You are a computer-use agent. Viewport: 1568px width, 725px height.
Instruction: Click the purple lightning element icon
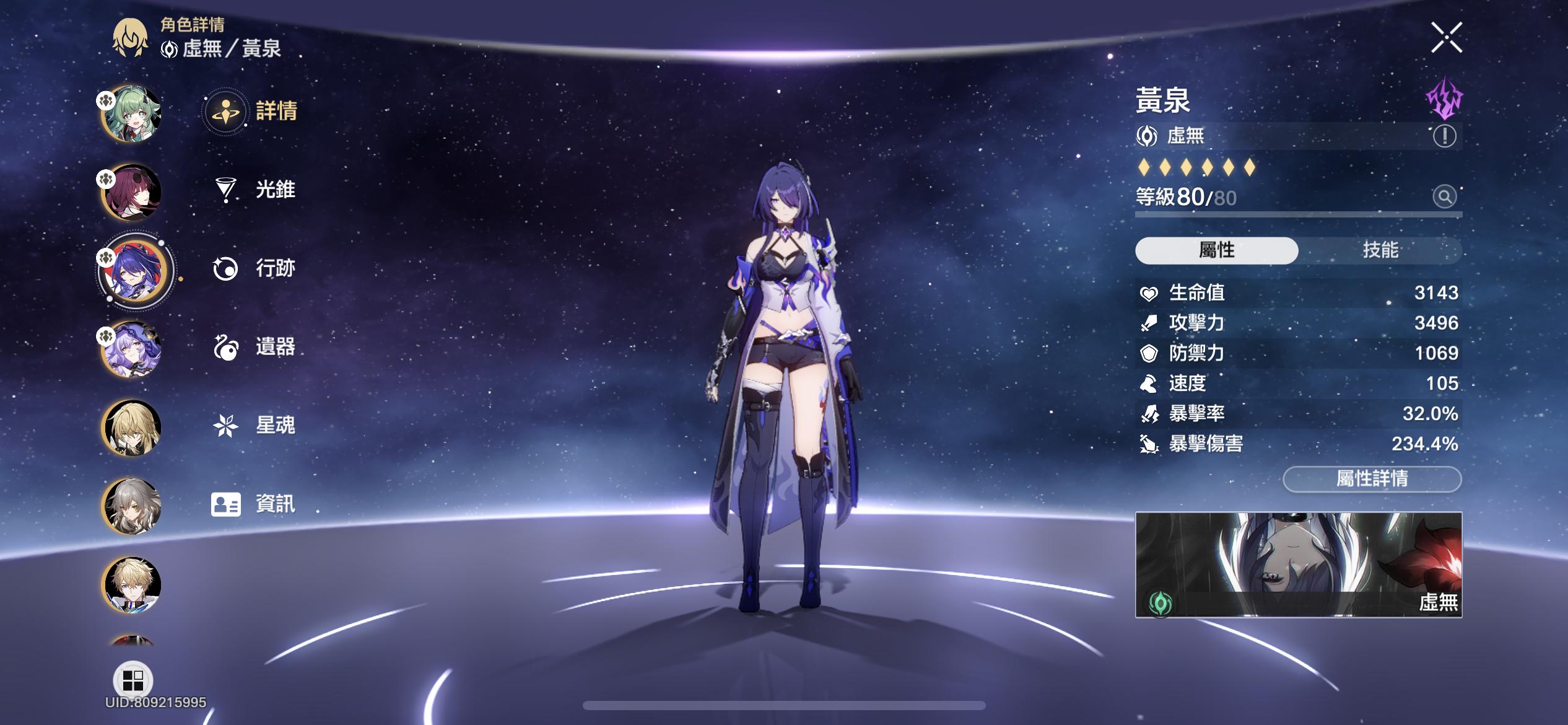(x=1444, y=98)
